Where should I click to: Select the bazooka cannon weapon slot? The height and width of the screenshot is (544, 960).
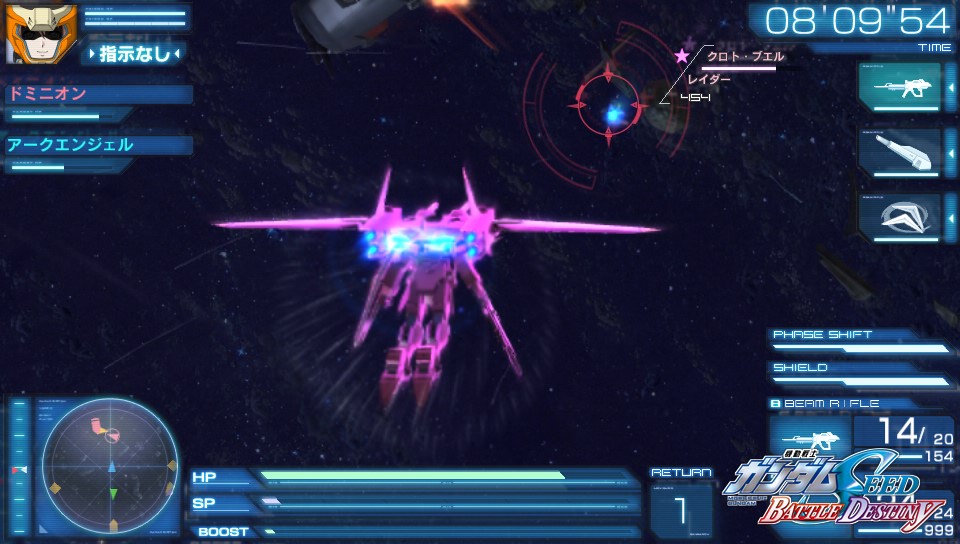[x=899, y=152]
